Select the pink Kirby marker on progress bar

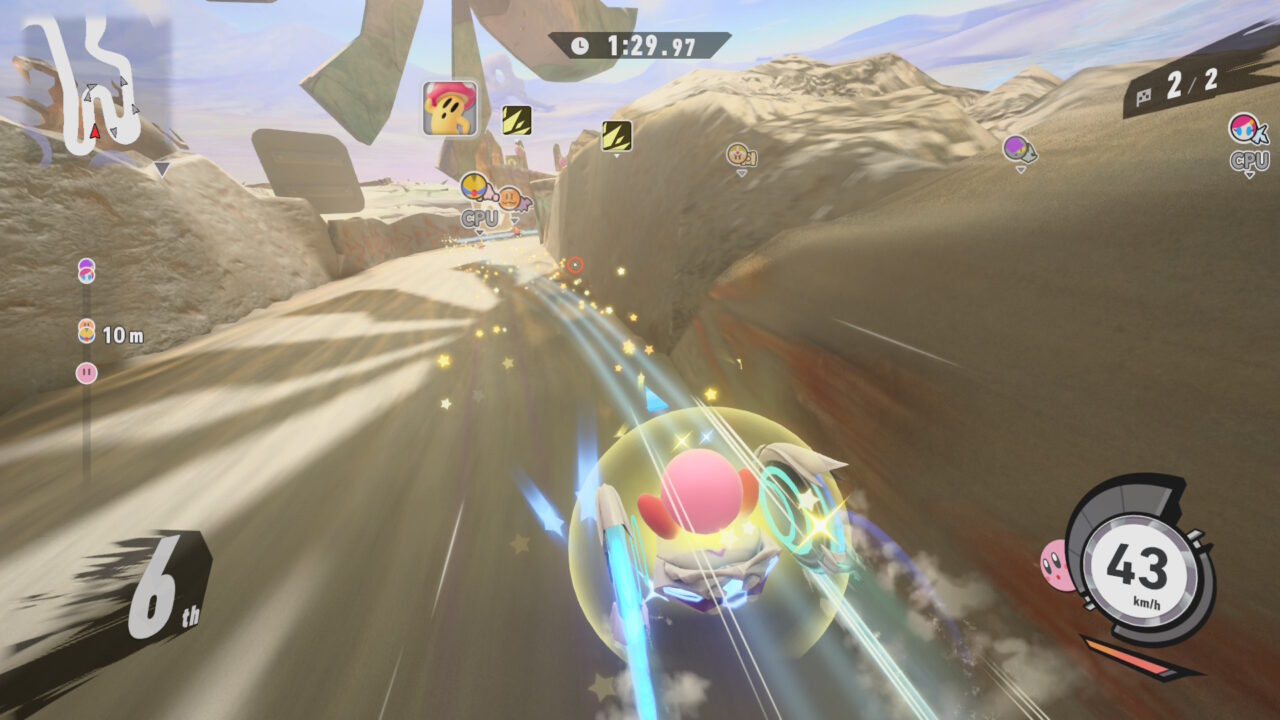click(87, 373)
